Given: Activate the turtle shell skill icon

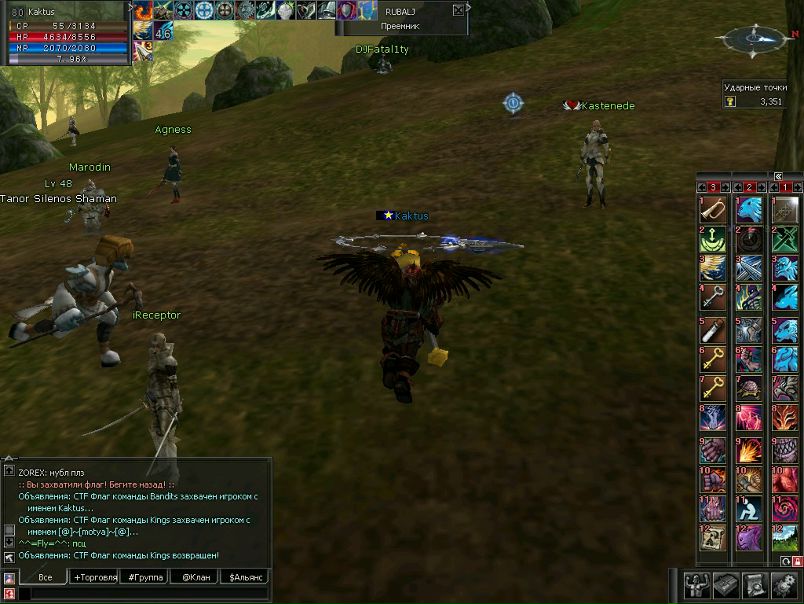Looking at the screenshot, I should pyautogui.click(x=749, y=389).
